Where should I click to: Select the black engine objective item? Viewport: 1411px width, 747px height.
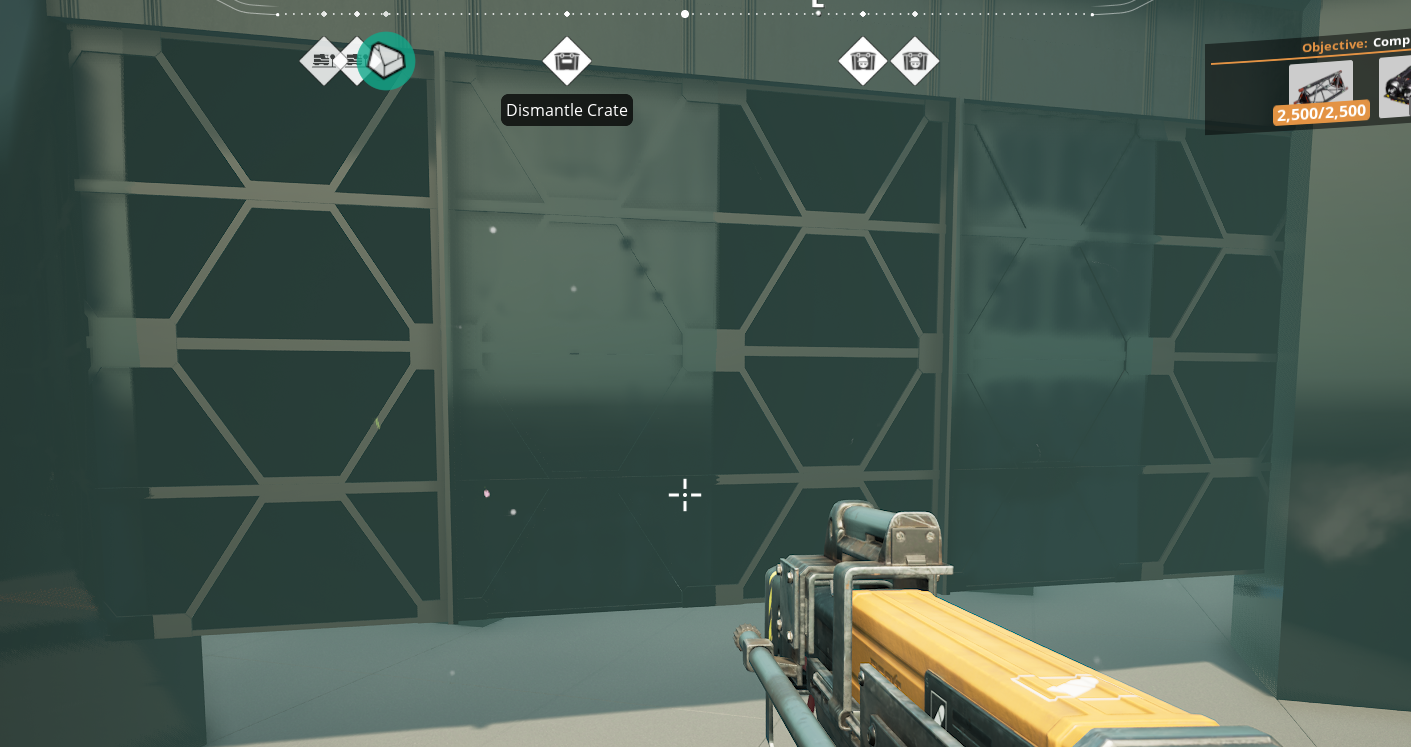point(1397,88)
